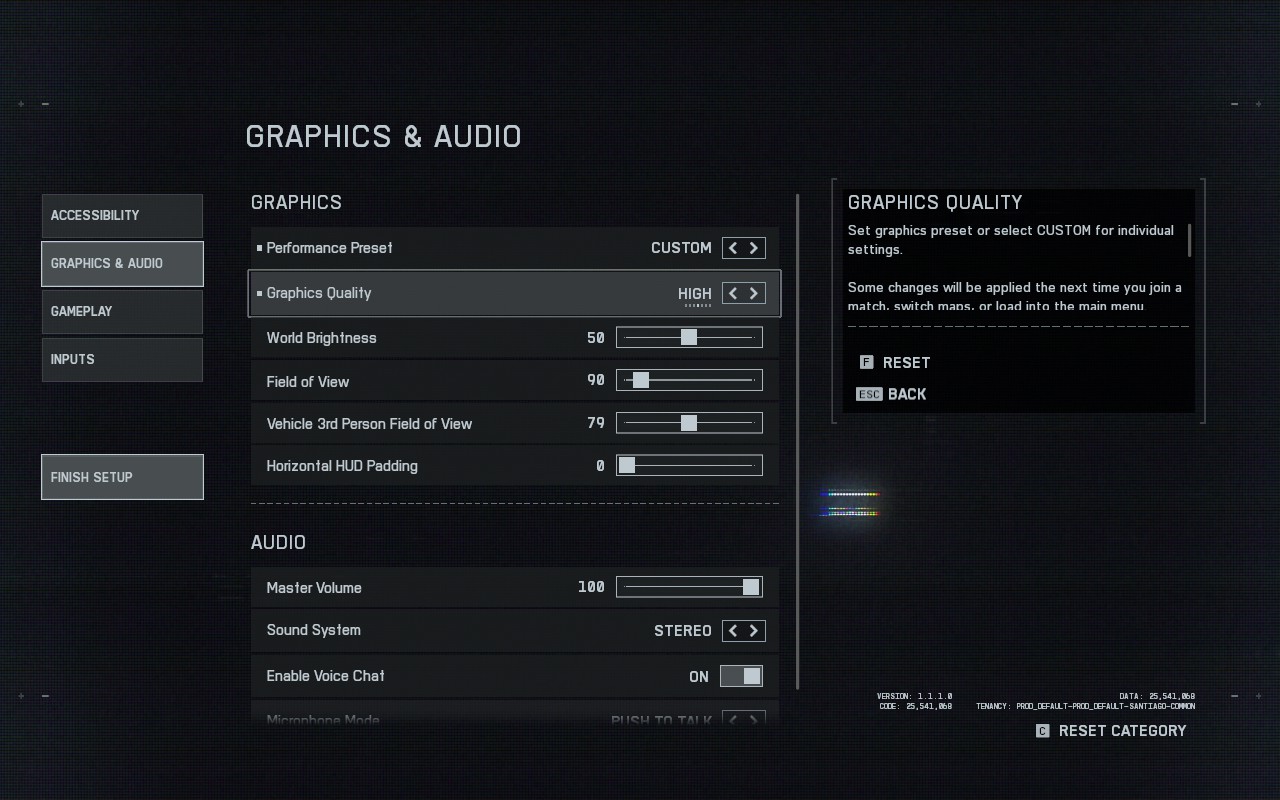Screen dimensions: 1280x800
Task: Open the Accessibility settings tab
Action: 122,216
